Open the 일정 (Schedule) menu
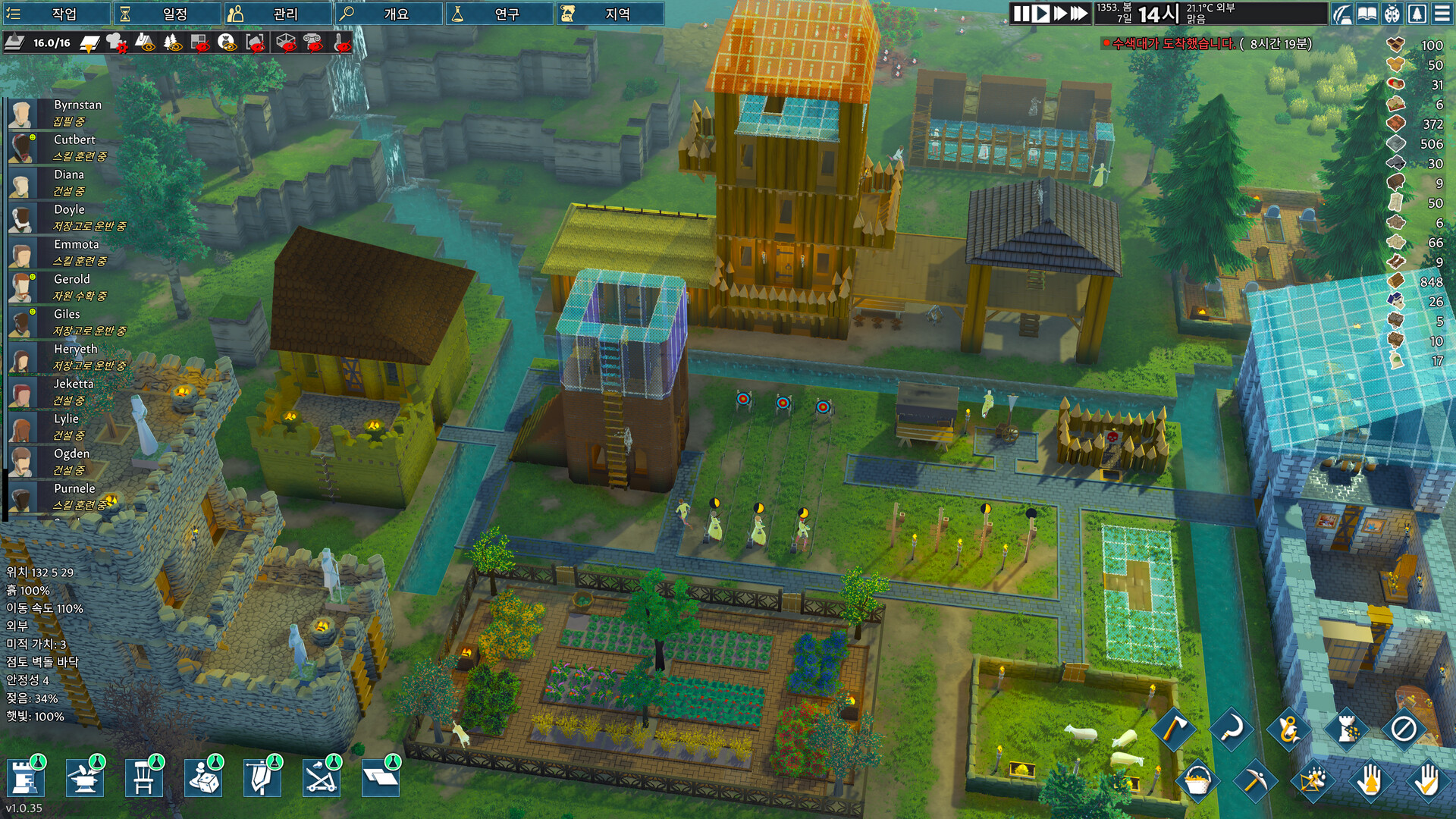This screenshot has width=1456, height=819. [166, 14]
